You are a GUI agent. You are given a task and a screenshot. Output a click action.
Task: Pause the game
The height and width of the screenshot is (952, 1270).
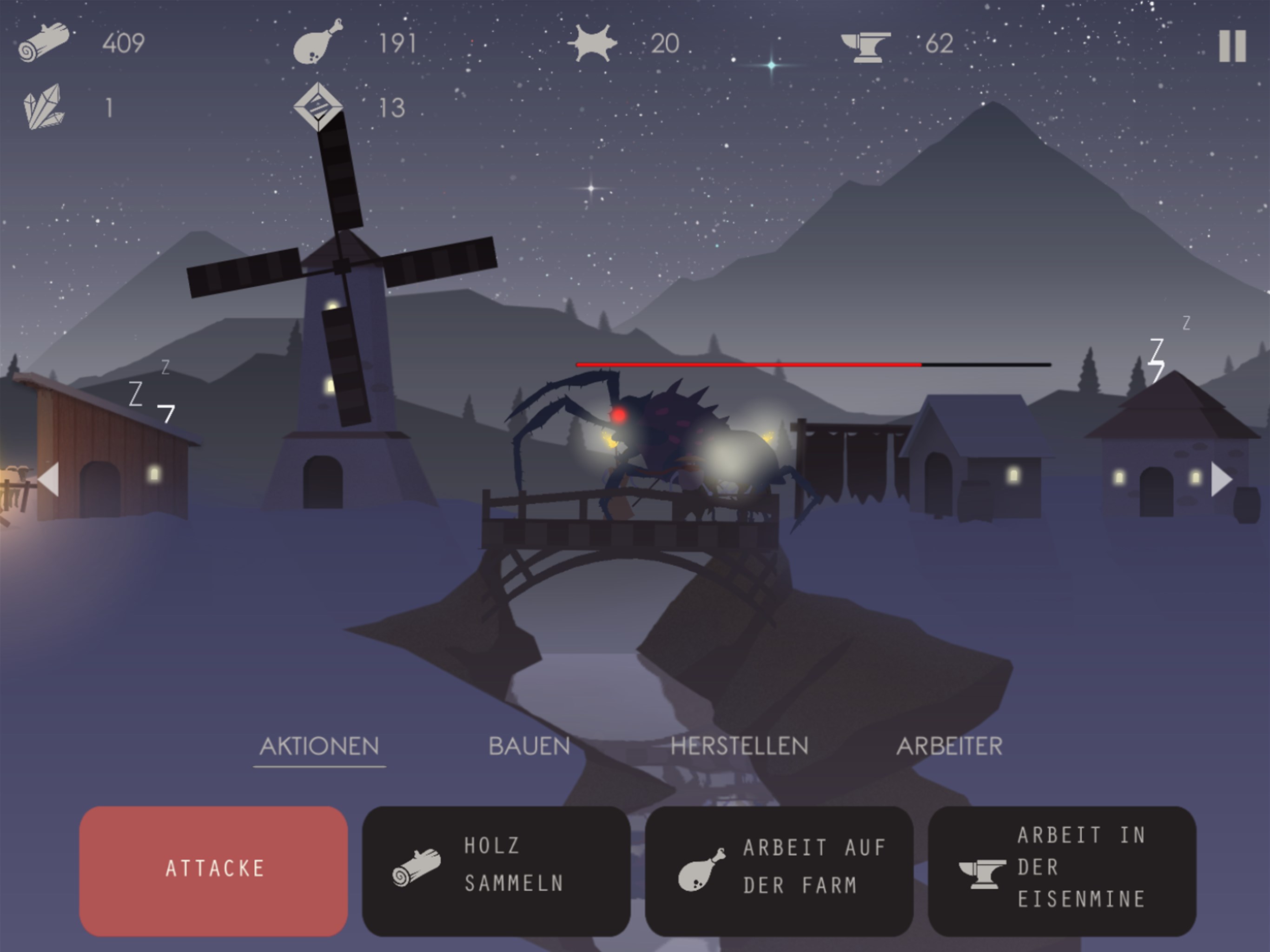1232,46
